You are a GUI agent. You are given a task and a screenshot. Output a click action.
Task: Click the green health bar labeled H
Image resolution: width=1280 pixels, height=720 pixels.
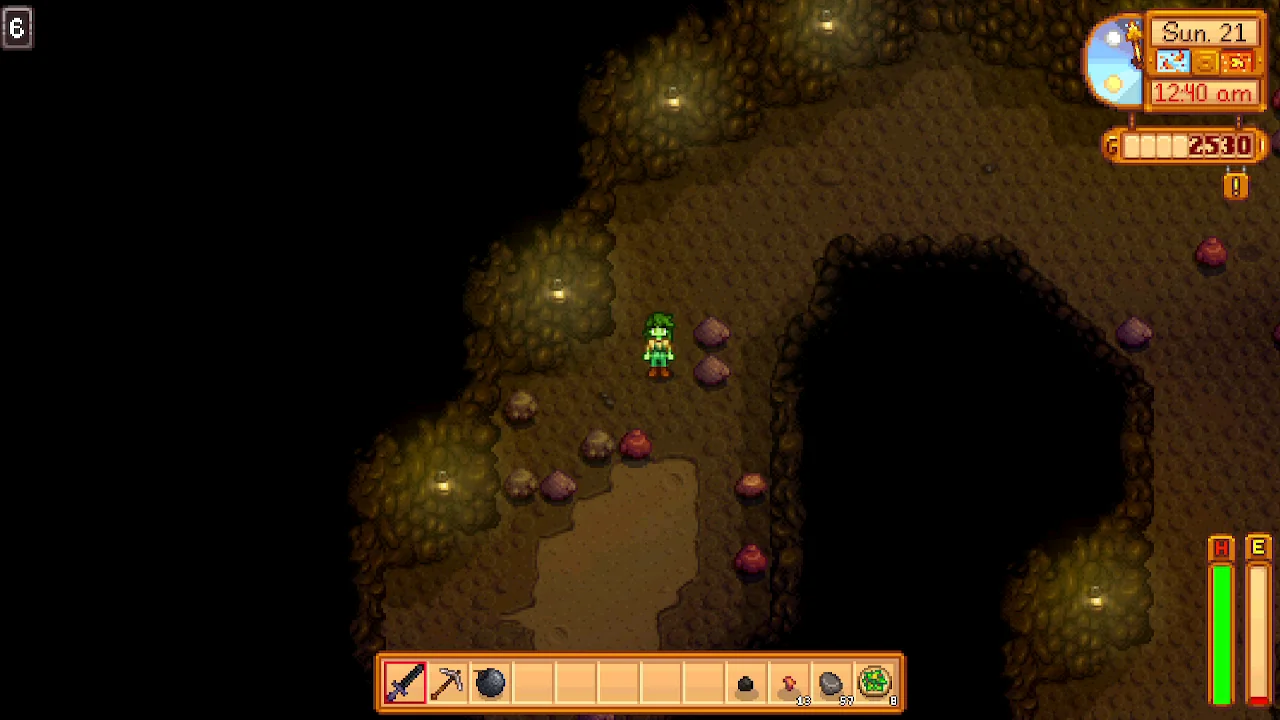click(x=1220, y=630)
